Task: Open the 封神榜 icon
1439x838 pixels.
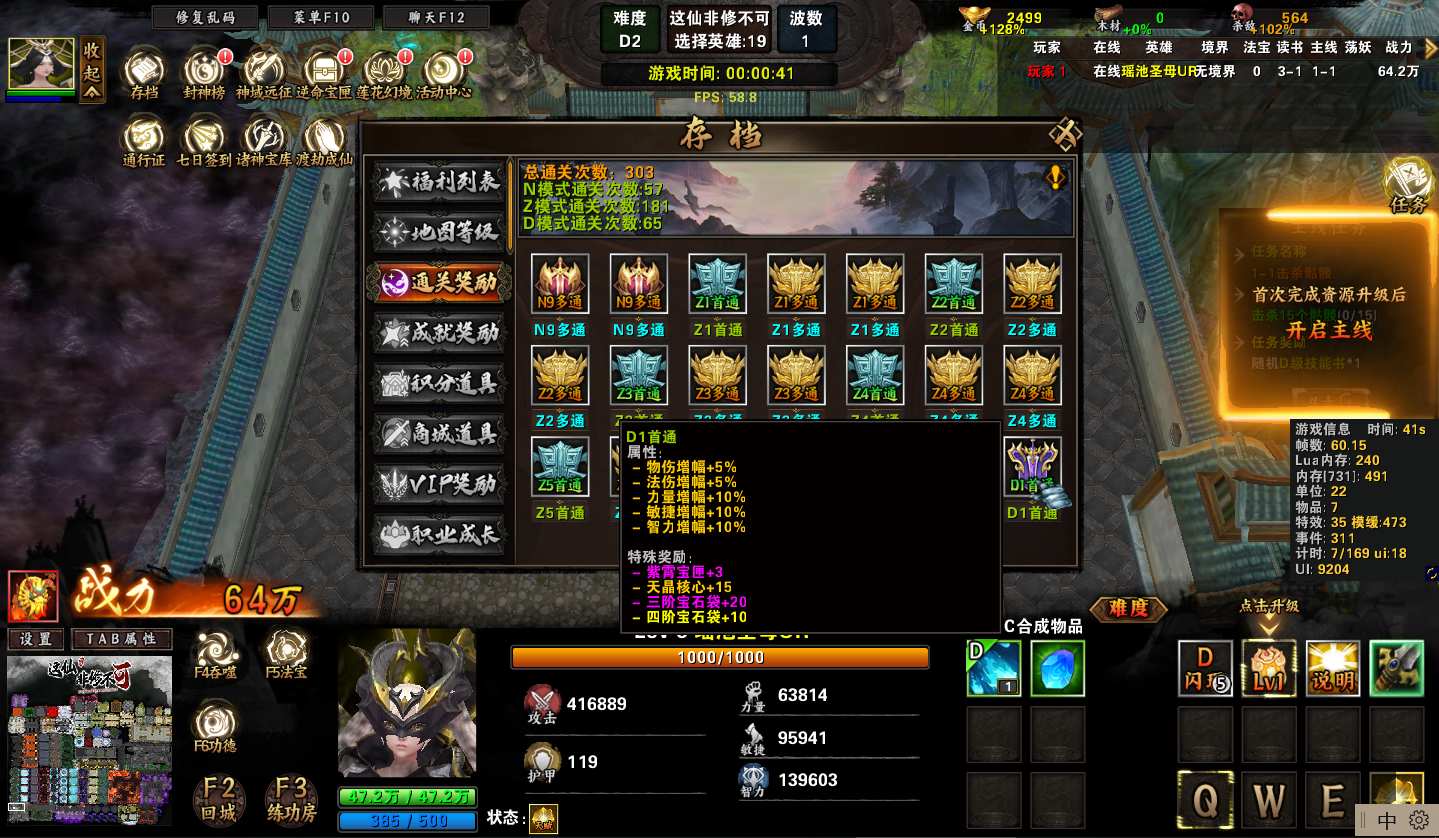Action: (204, 75)
